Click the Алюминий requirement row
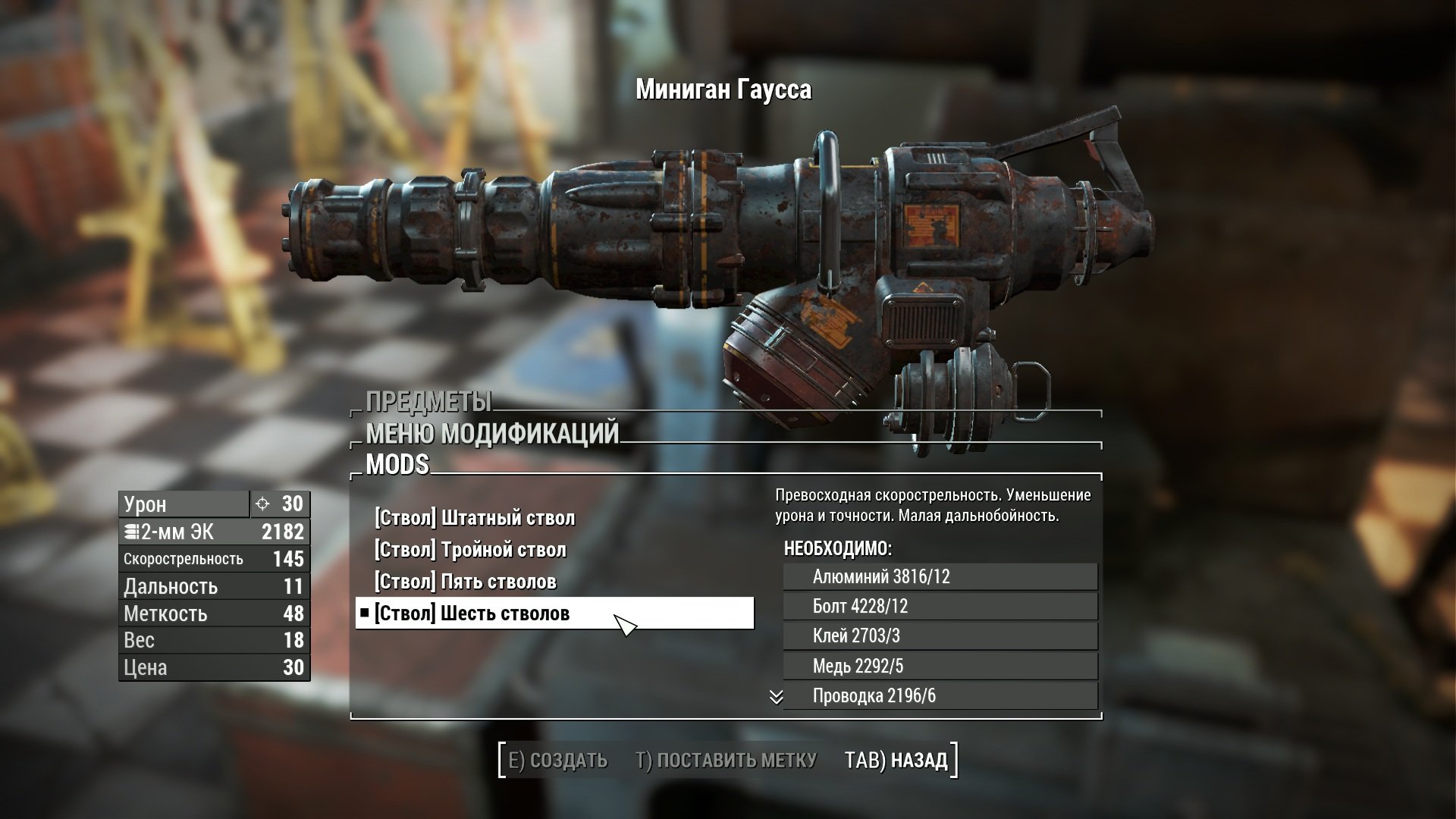The height and width of the screenshot is (819, 1456). (940, 576)
